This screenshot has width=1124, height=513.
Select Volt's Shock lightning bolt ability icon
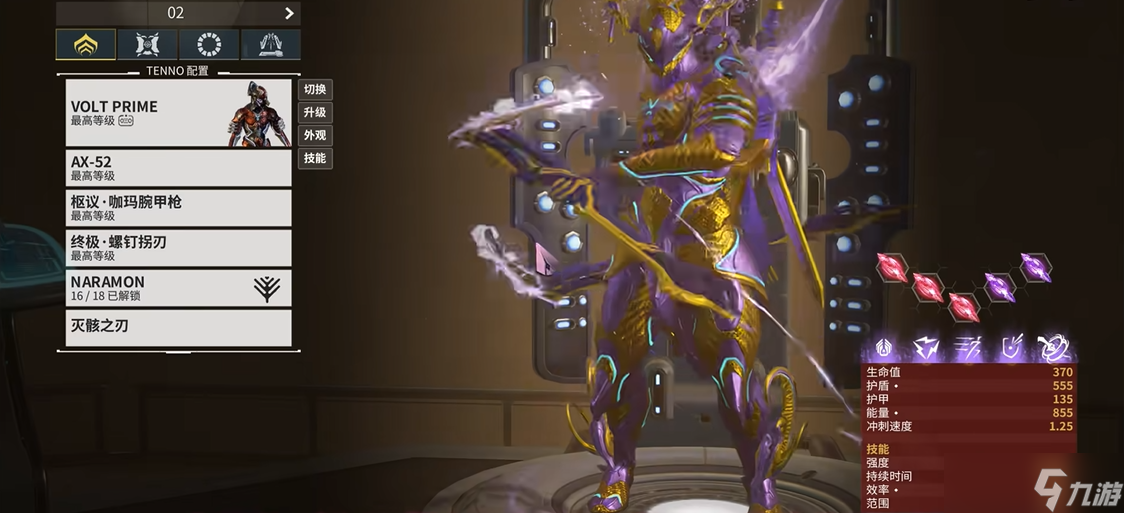pos(927,348)
